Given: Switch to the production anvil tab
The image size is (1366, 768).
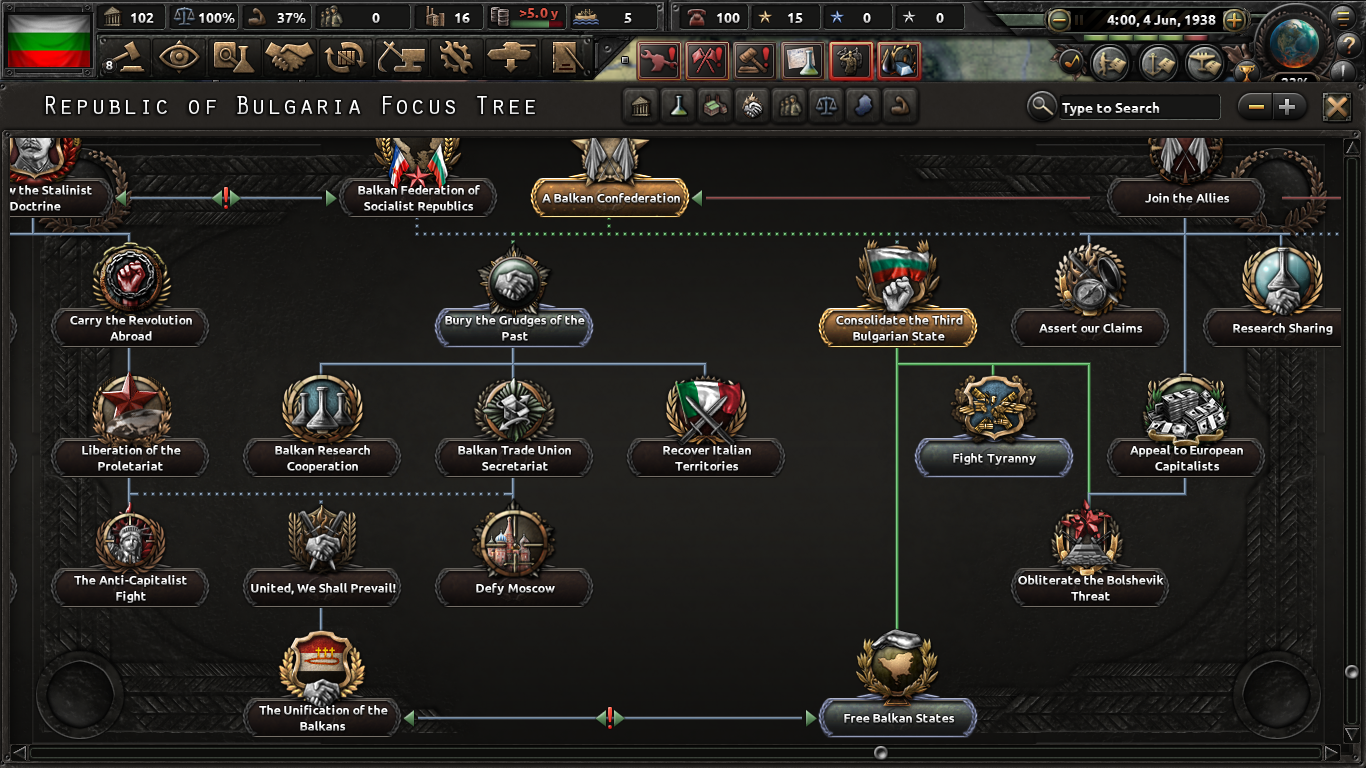Looking at the screenshot, I should [403, 58].
